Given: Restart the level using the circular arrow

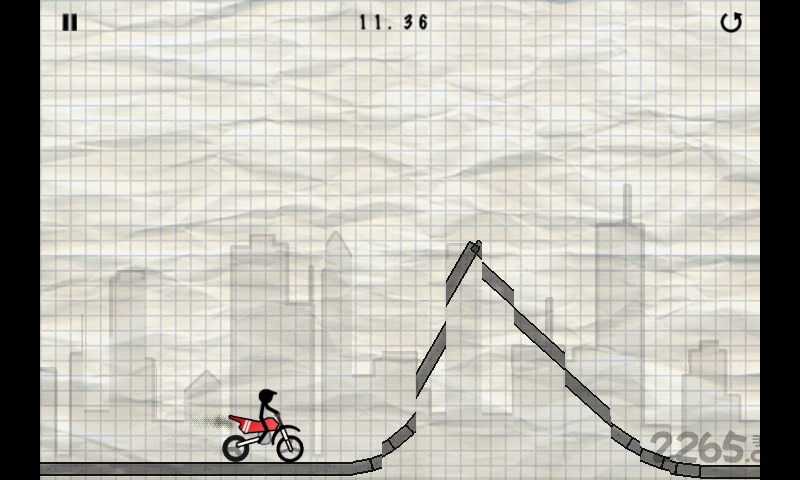Looking at the screenshot, I should click(x=731, y=22).
